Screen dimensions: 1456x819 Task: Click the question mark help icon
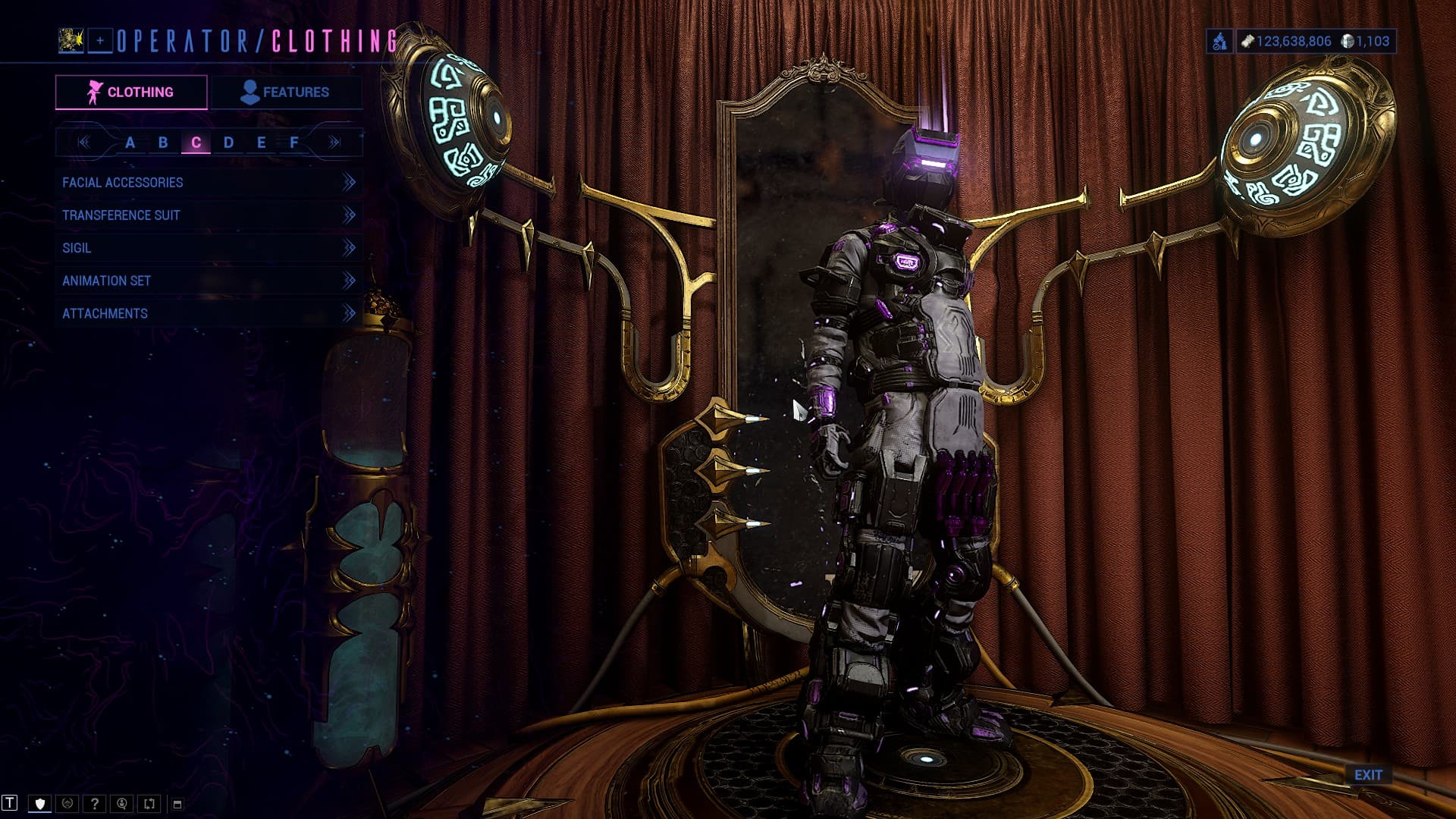coord(95,804)
